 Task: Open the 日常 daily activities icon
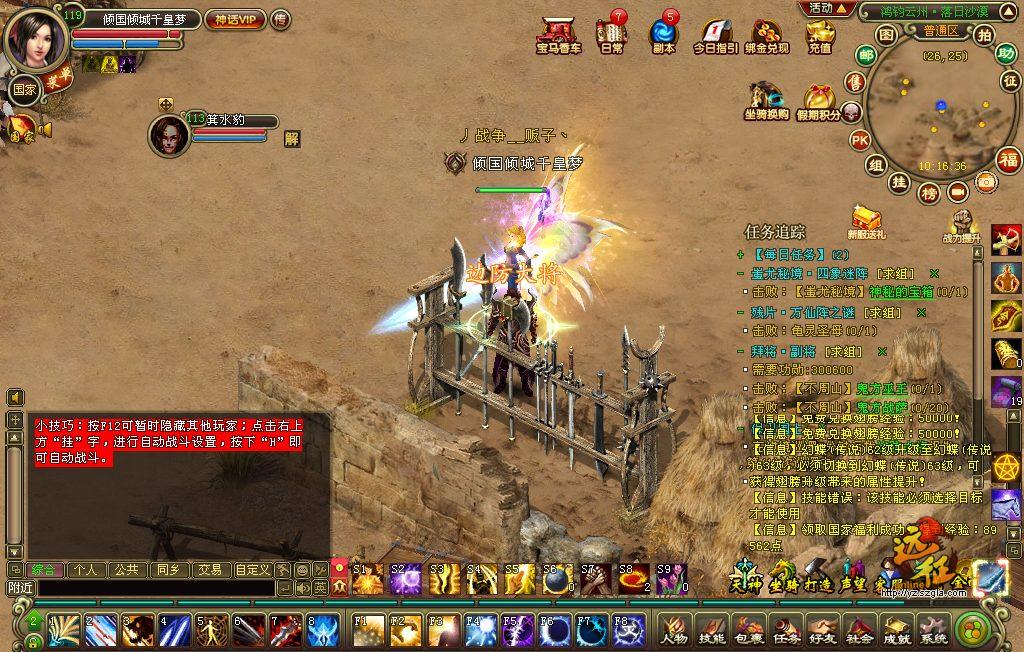[x=611, y=34]
